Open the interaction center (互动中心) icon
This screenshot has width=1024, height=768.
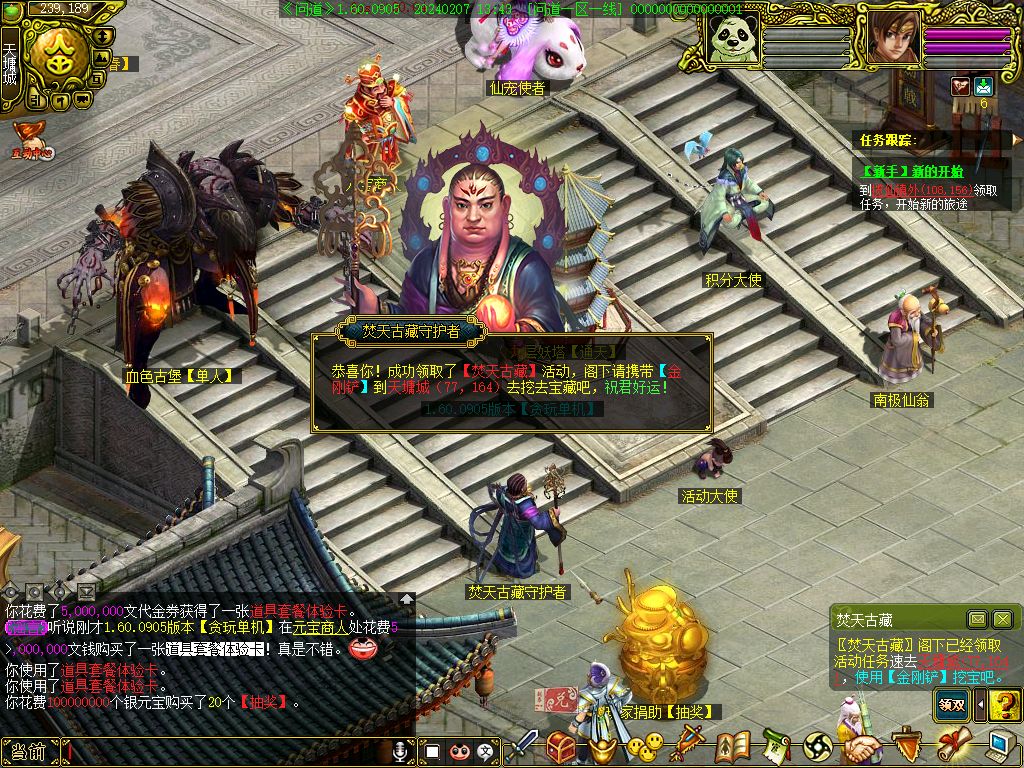pos(32,141)
